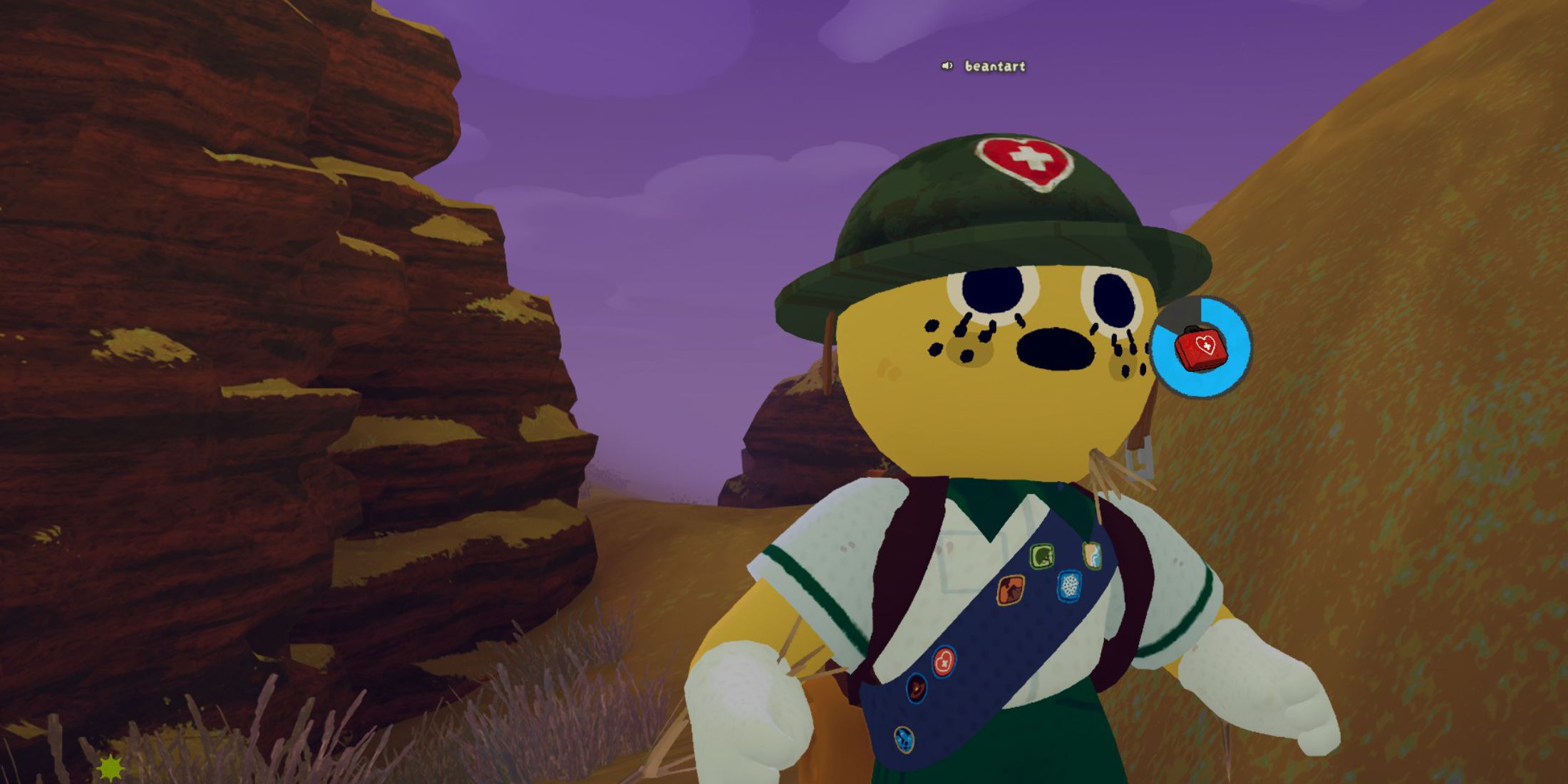
Task: Click the speaker icon beside beantart
Action: (947, 66)
